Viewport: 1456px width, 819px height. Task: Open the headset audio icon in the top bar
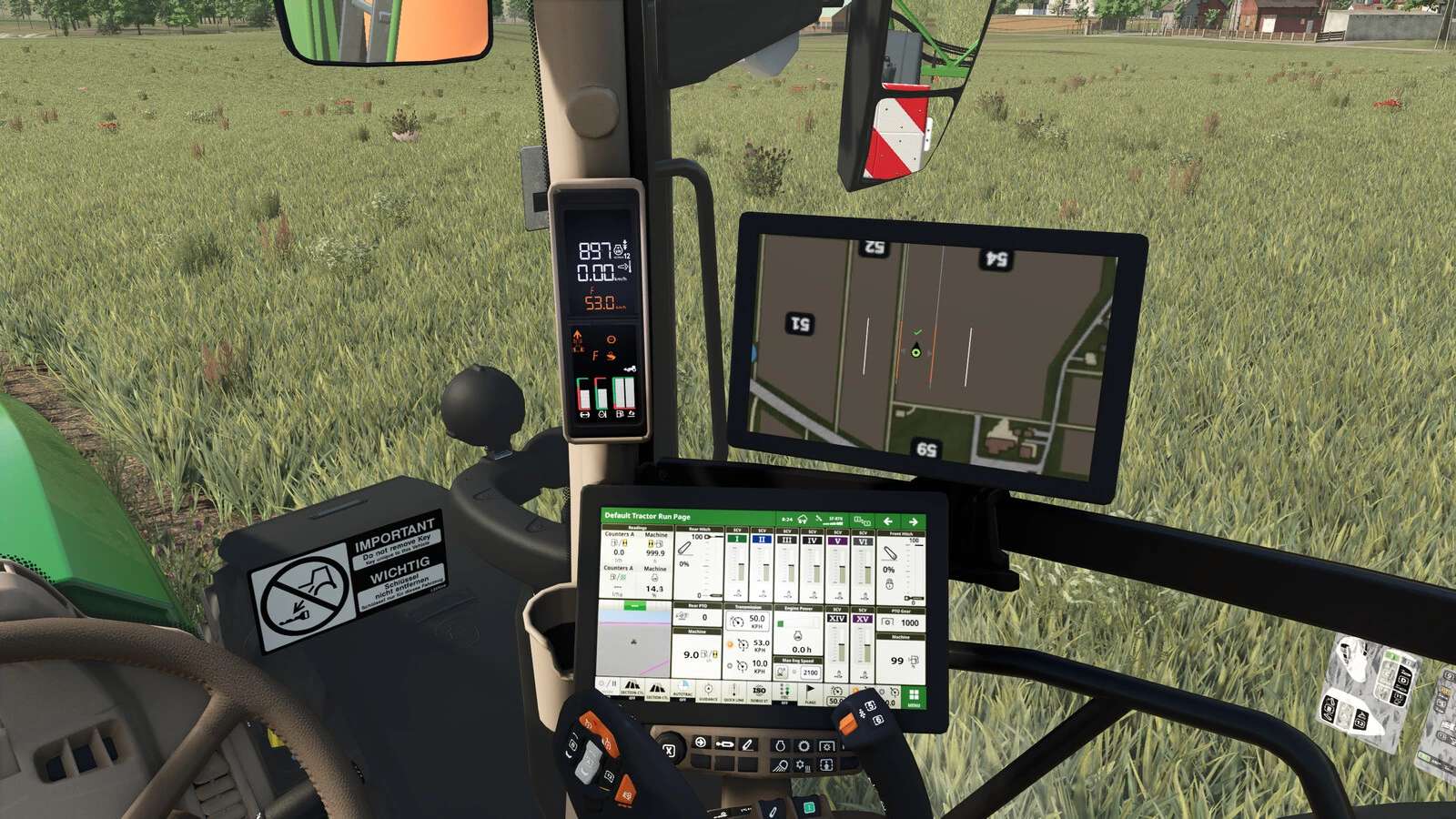[x=803, y=519]
